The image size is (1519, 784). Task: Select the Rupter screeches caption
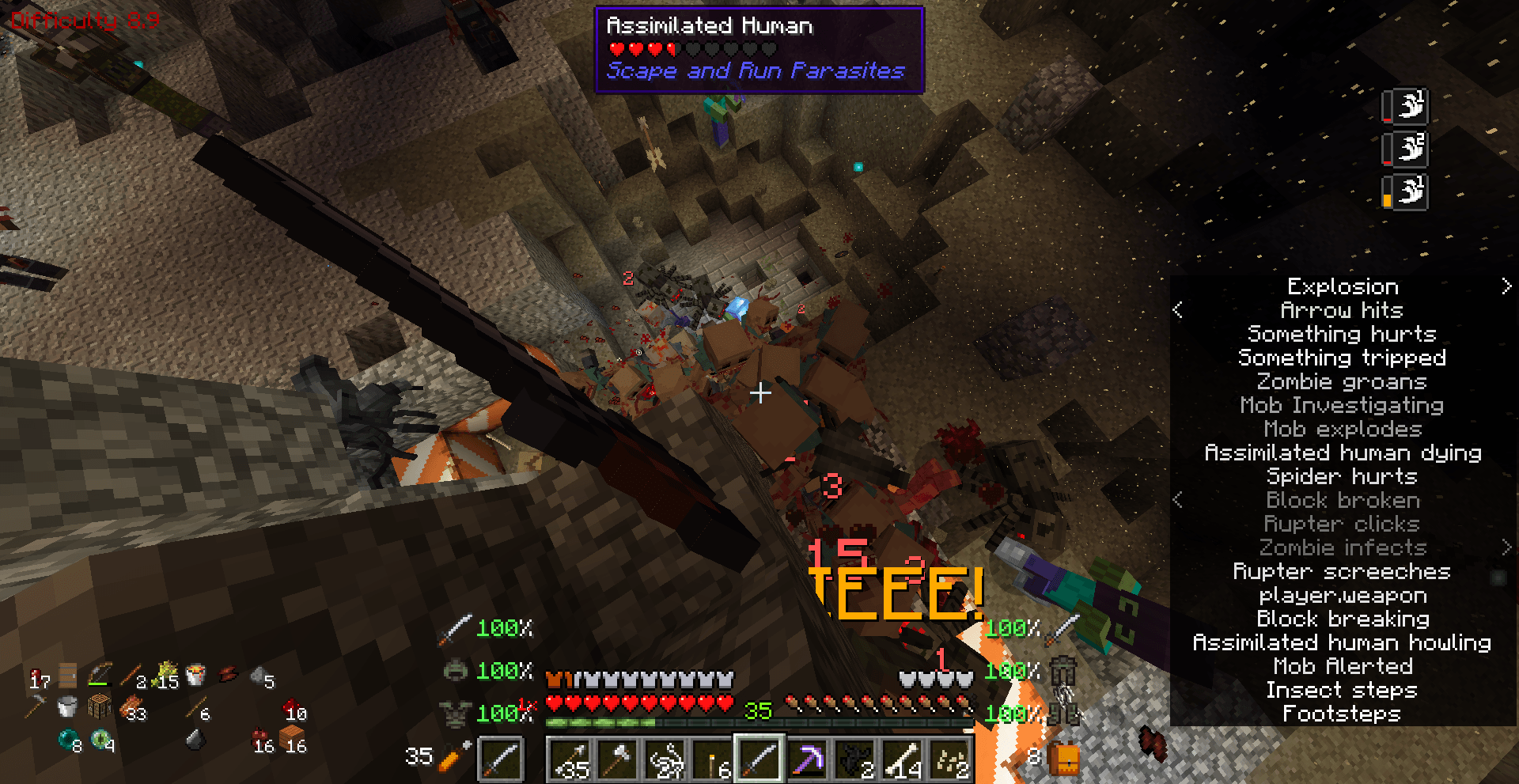(x=1343, y=571)
